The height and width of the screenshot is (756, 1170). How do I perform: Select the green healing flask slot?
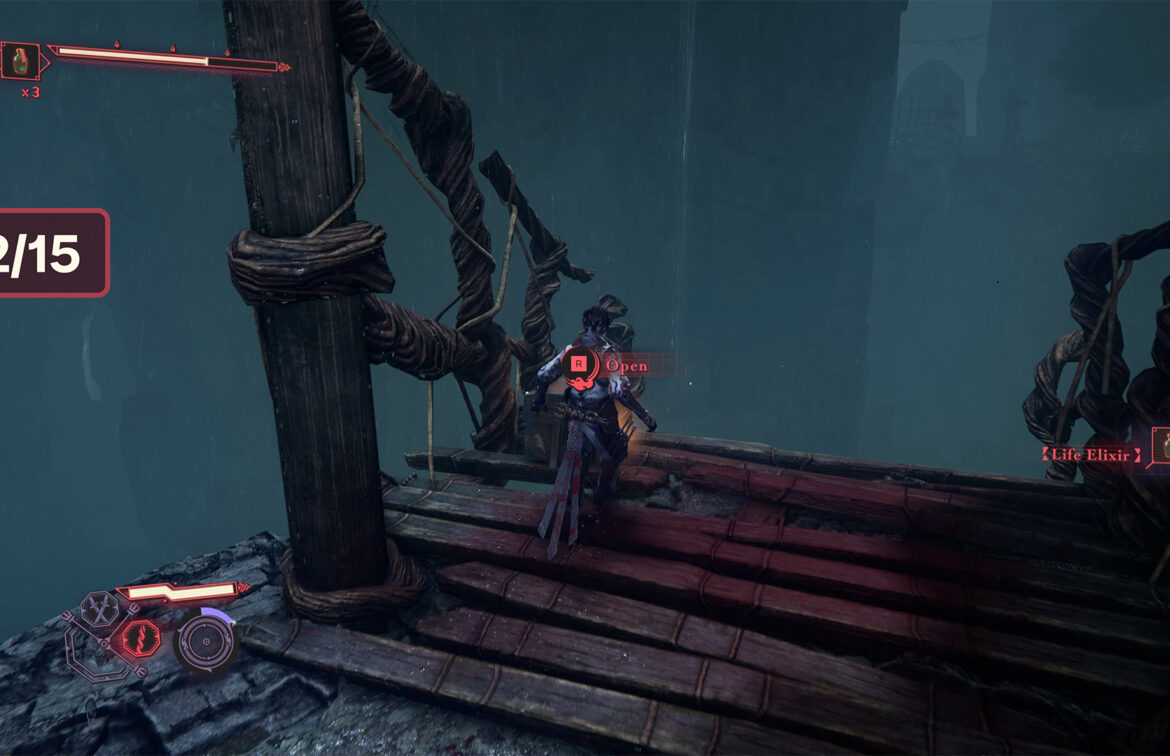(20, 61)
